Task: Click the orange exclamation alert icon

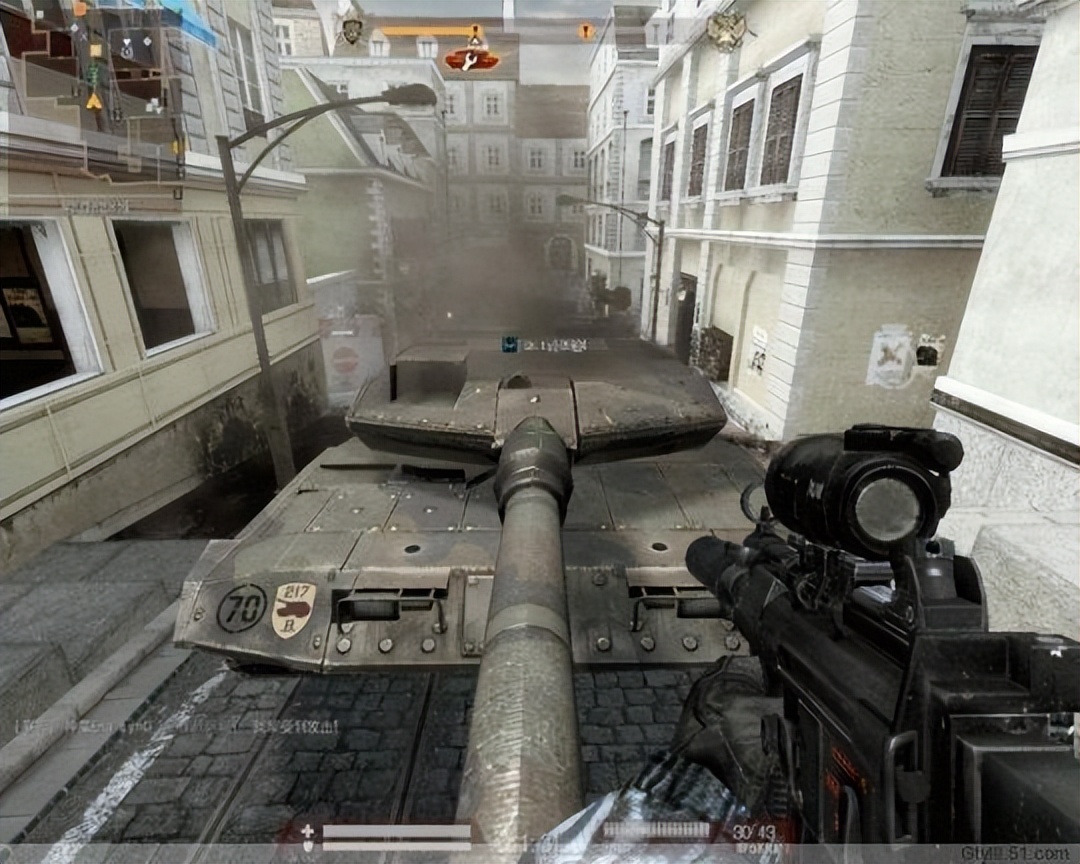Action: click(585, 32)
